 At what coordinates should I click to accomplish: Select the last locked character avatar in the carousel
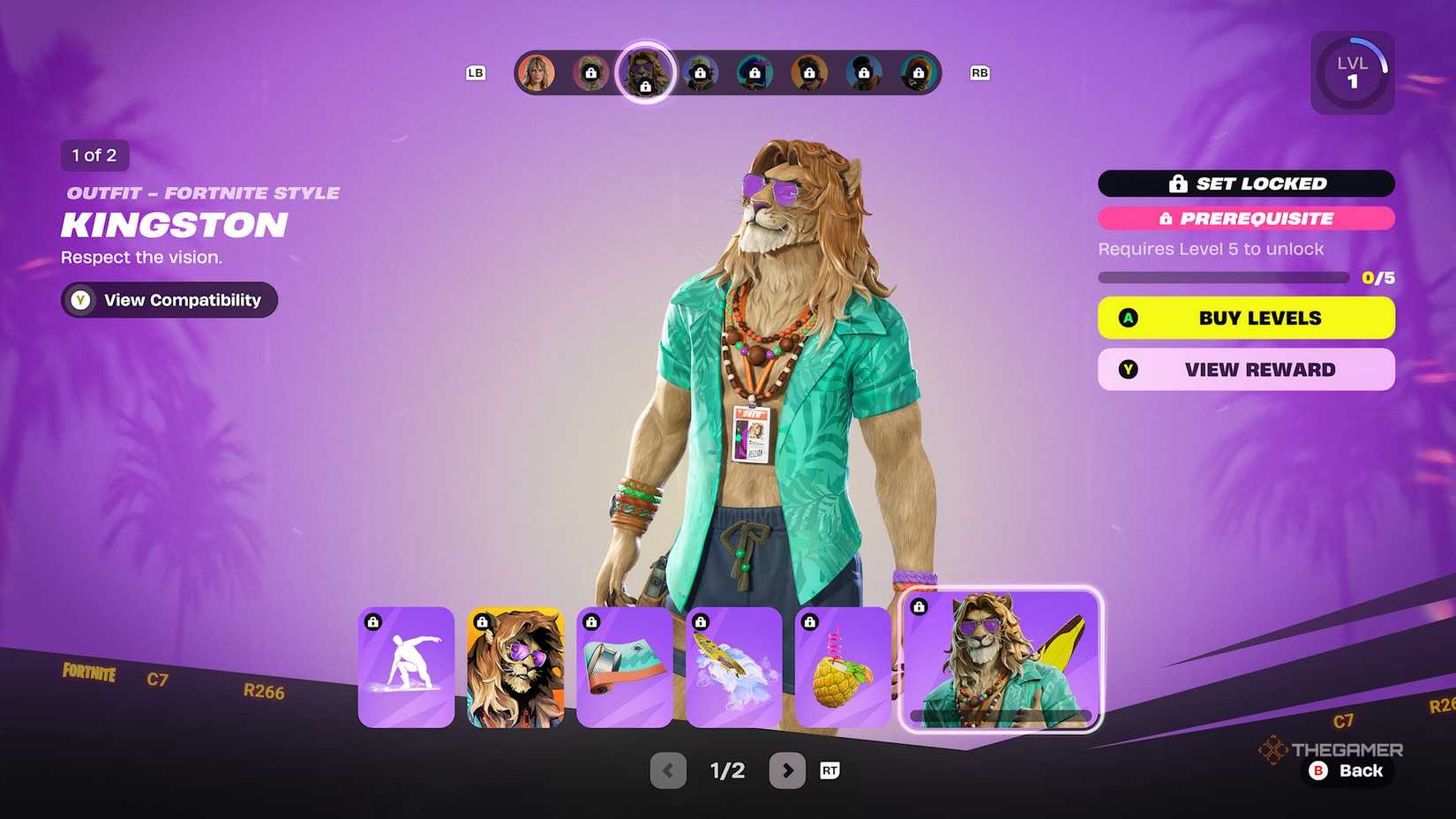click(920, 73)
